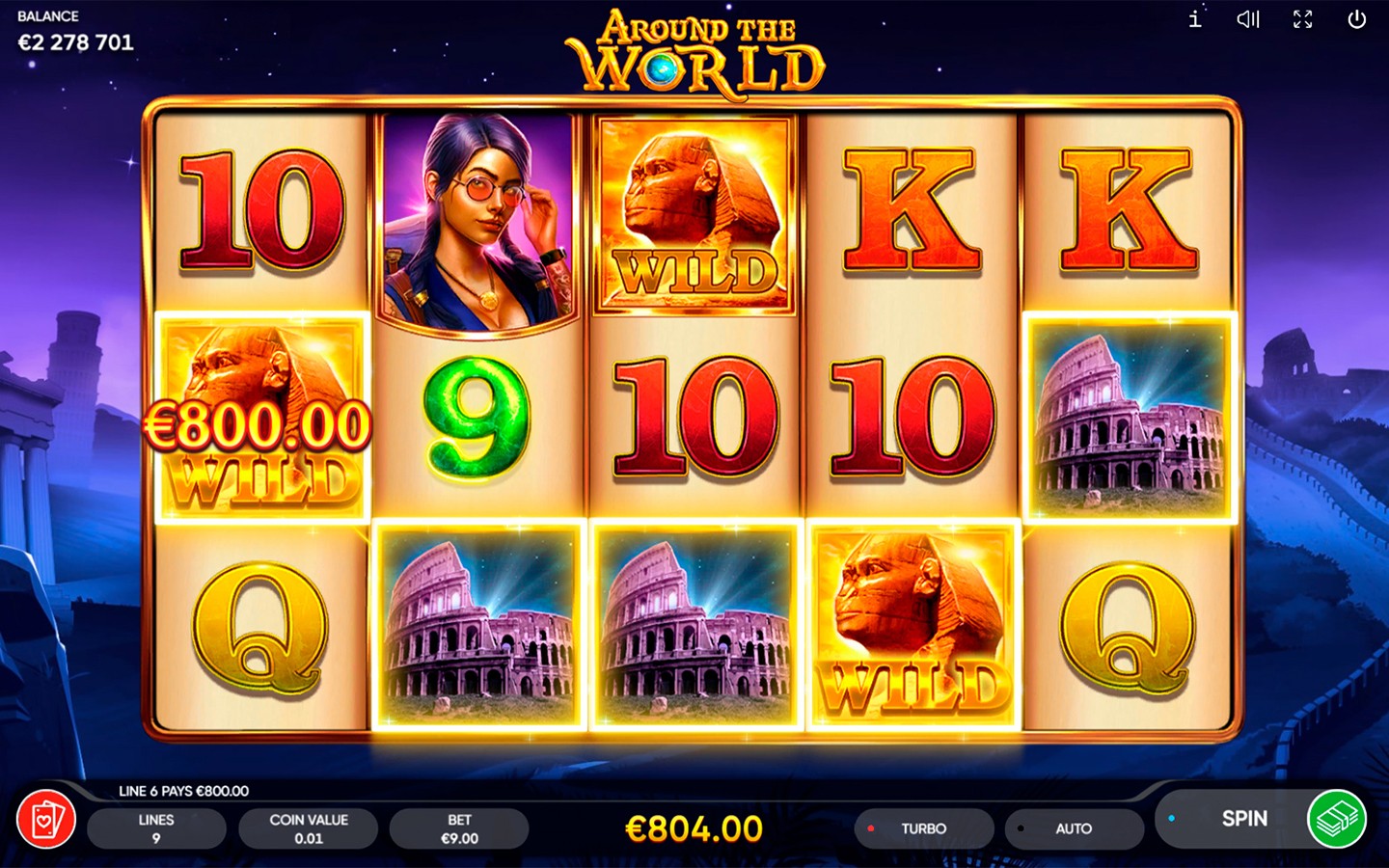Toggle the sound speaker icon
The height and width of the screenshot is (868, 1389).
coord(1248,19)
